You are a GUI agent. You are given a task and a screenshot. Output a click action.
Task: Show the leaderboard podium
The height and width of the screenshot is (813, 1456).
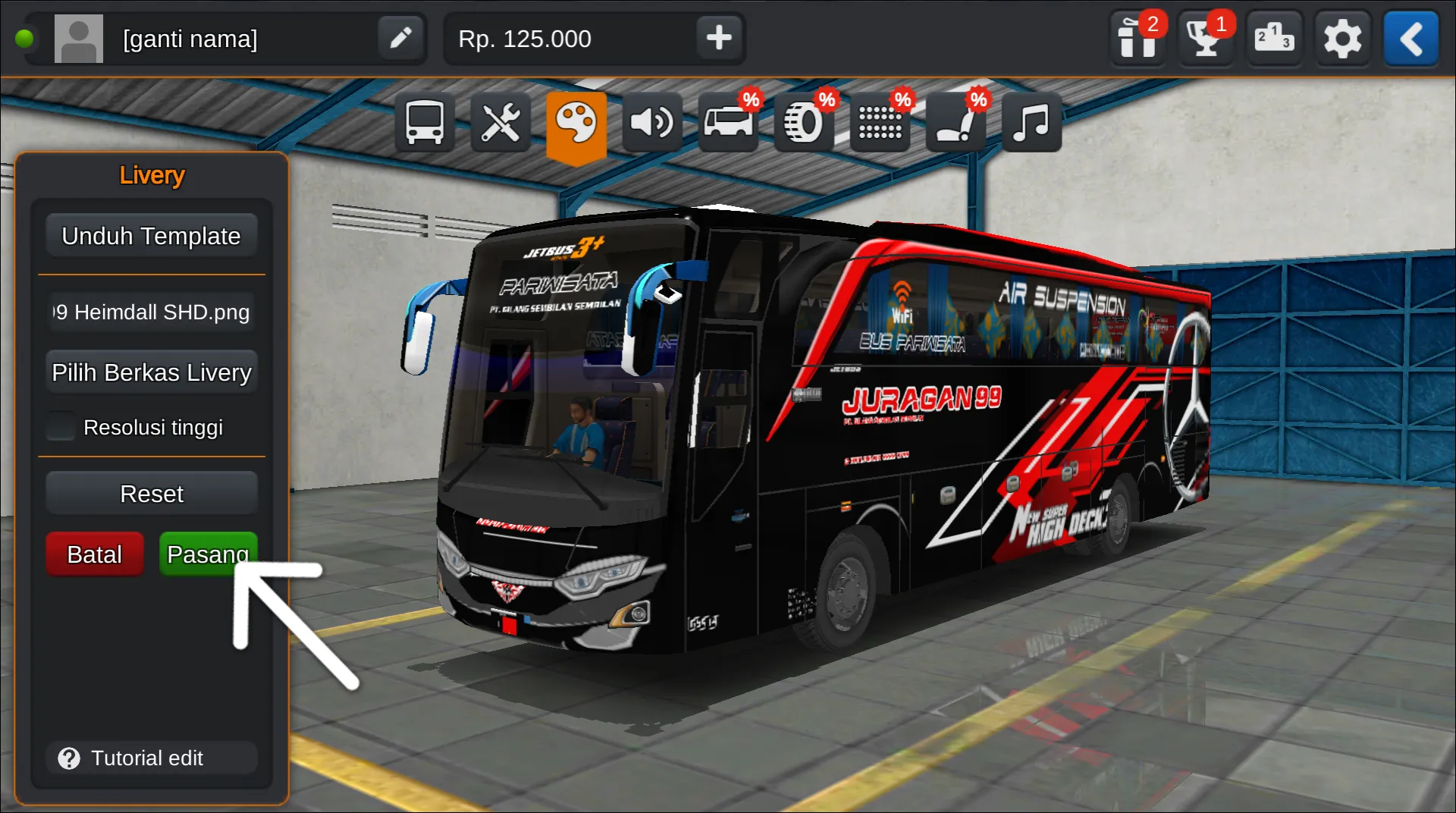tap(1274, 38)
